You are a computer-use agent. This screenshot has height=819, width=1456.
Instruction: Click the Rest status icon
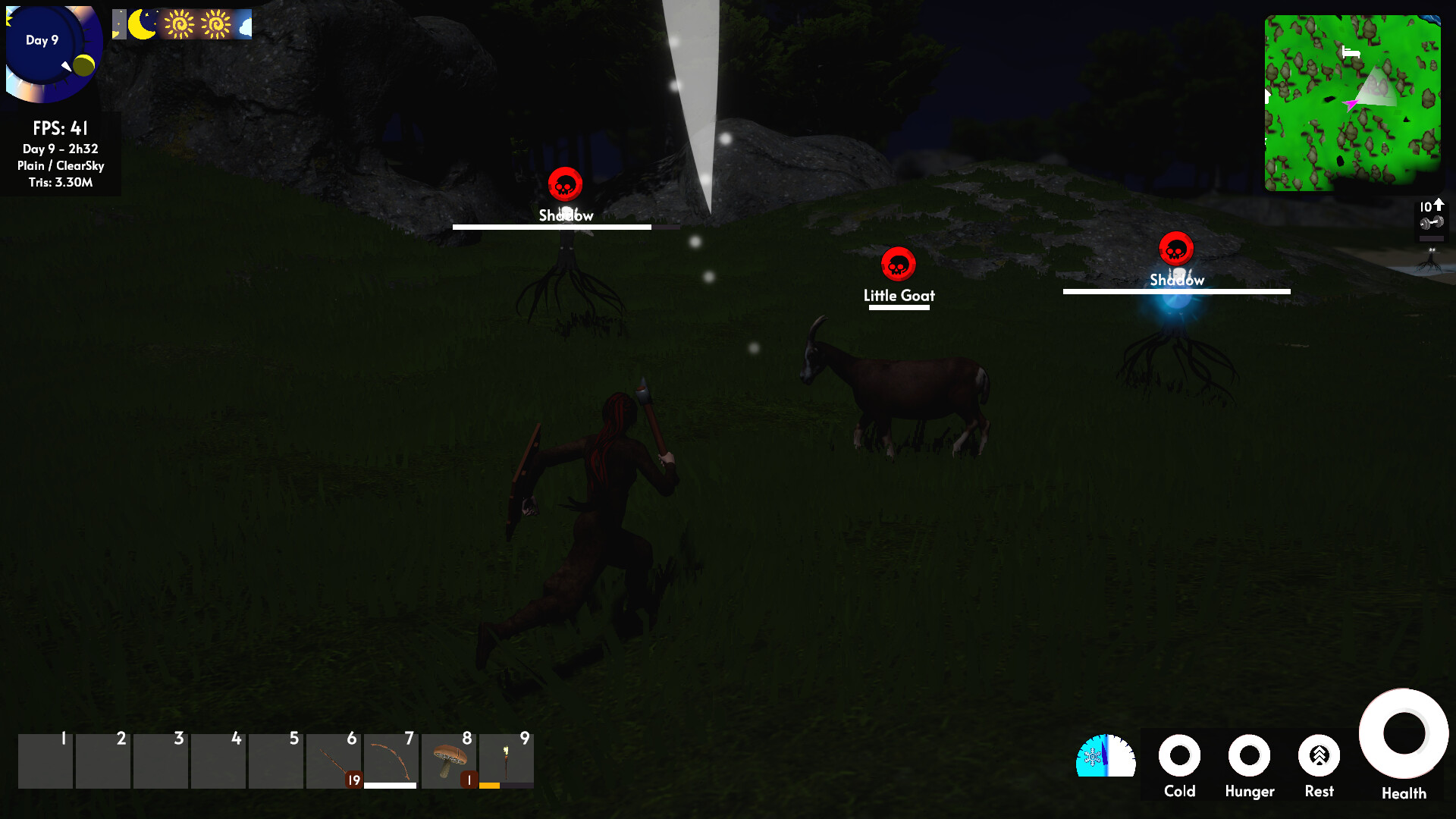1319,756
